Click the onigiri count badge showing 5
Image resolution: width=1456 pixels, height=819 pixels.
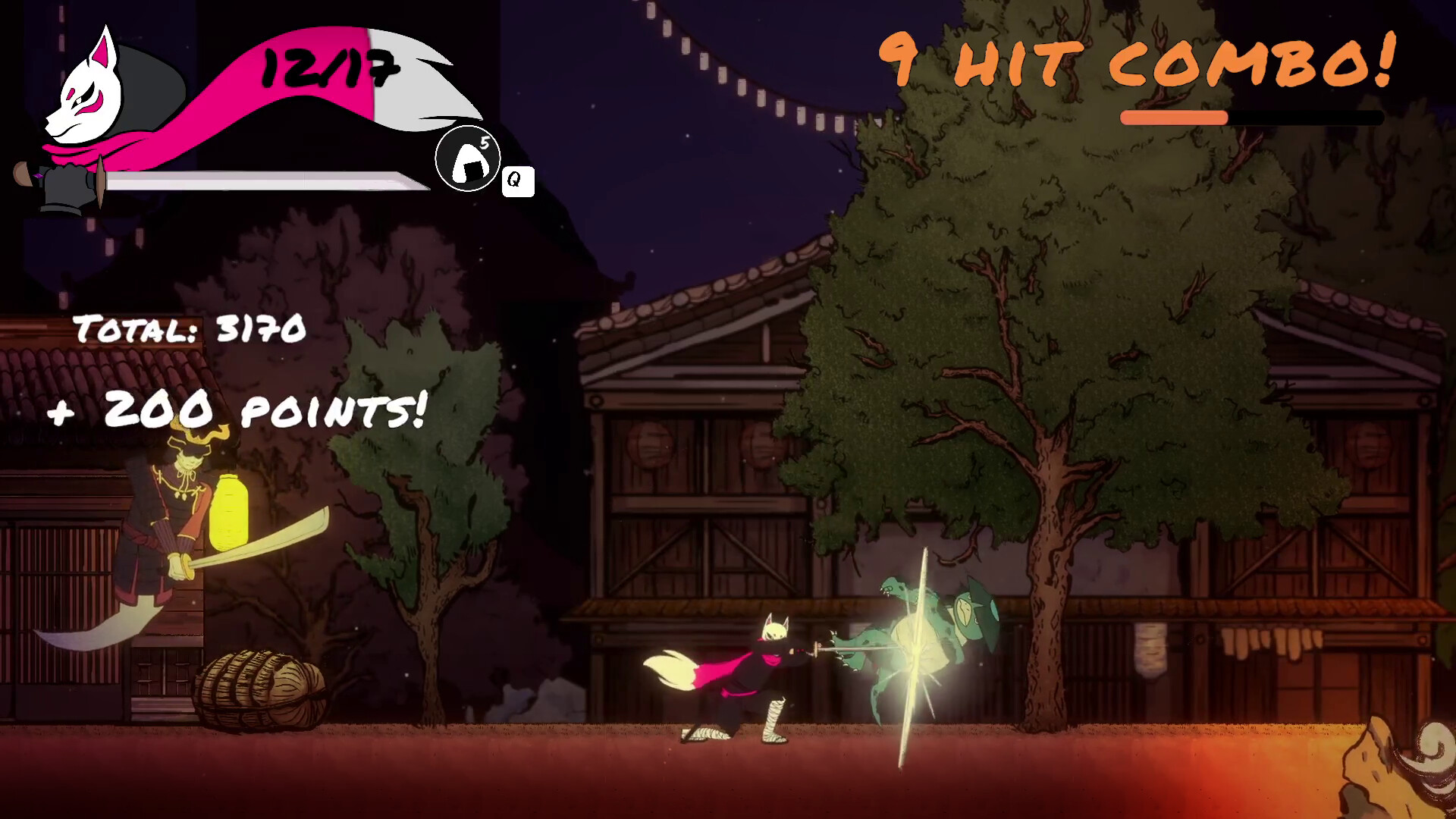click(486, 141)
